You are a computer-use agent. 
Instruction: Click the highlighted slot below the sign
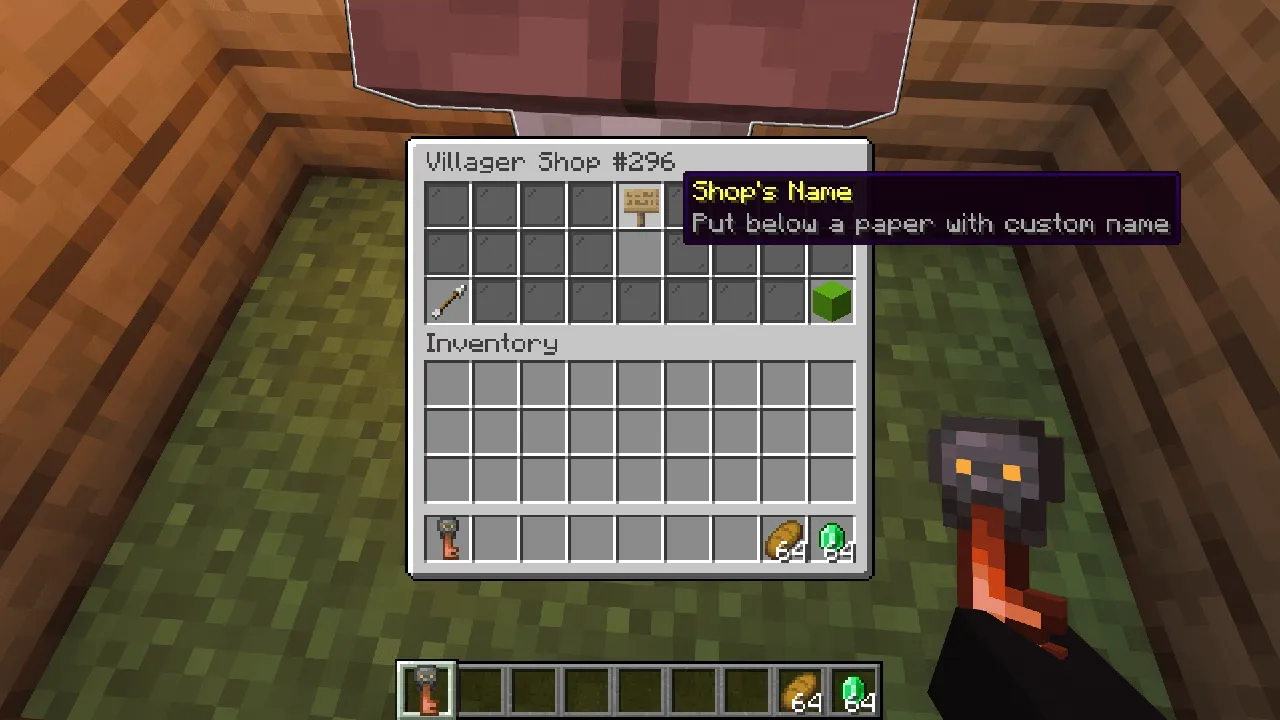coord(638,253)
